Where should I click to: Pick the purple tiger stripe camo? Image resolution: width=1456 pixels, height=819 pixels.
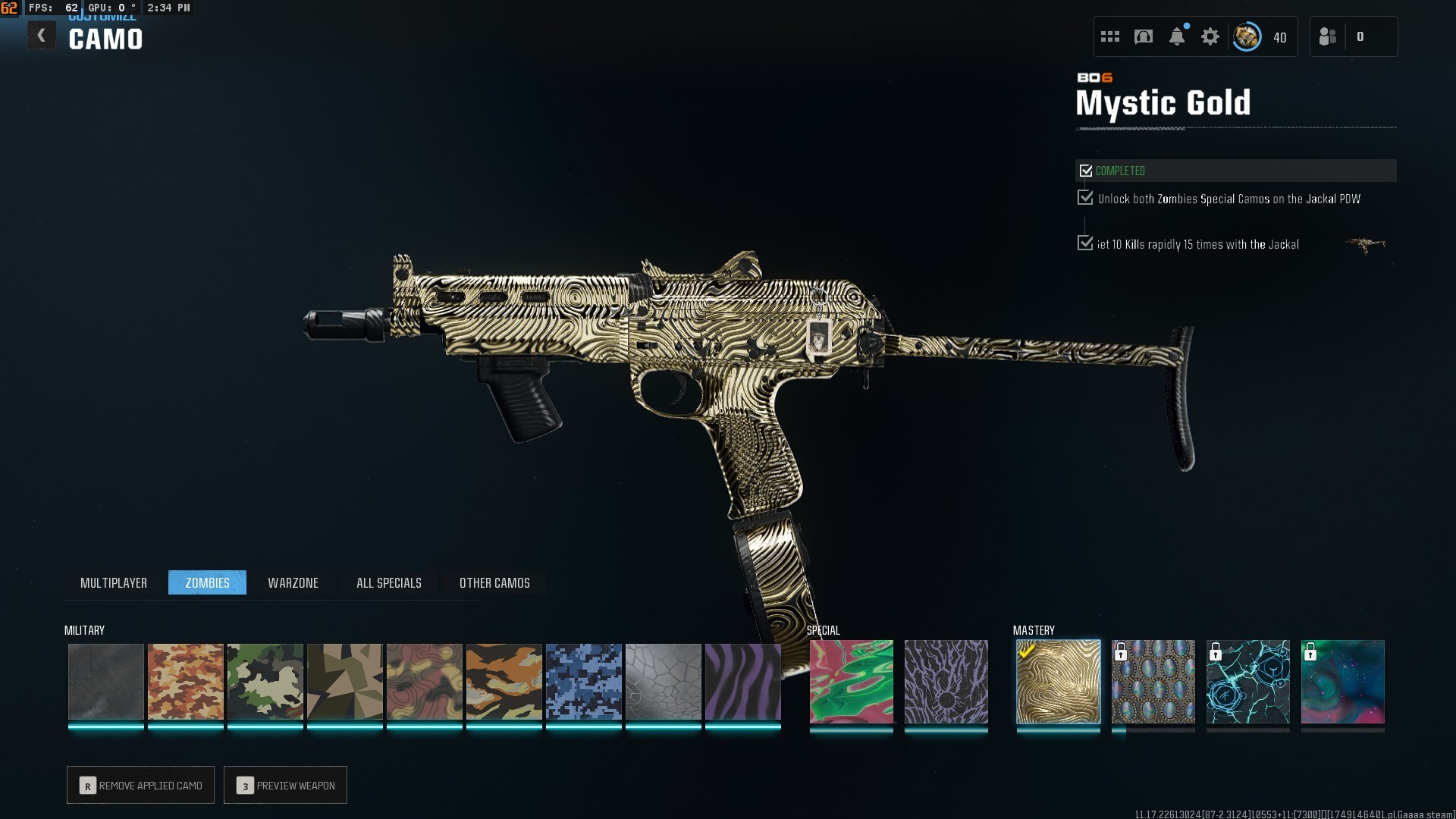click(742, 681)
